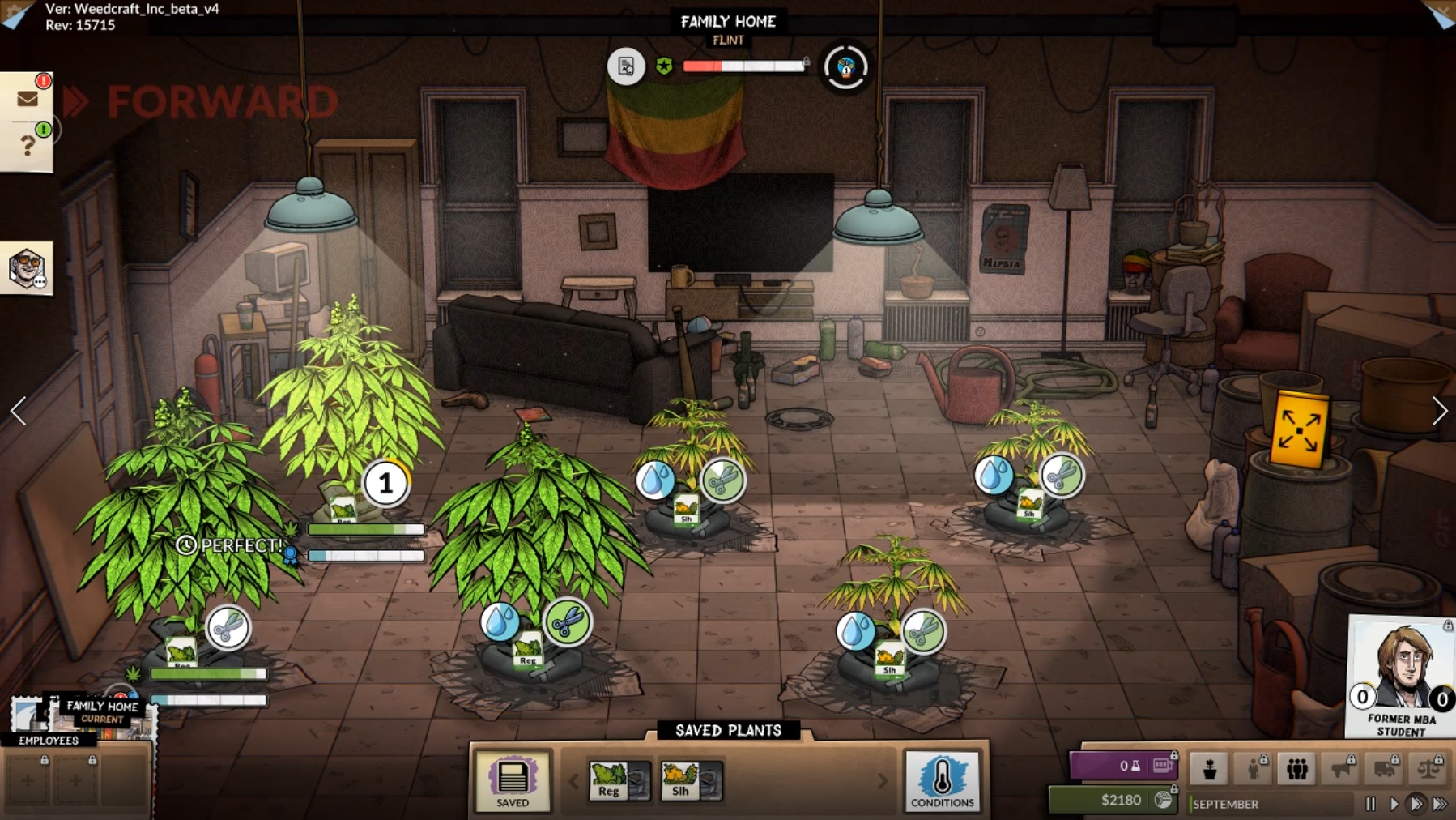Open the question mark help panel

(x=27, y=146)
